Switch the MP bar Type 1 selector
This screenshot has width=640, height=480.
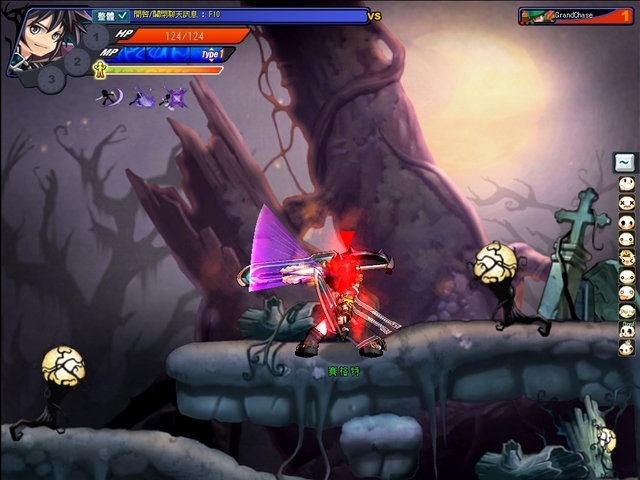coord(211,54)
